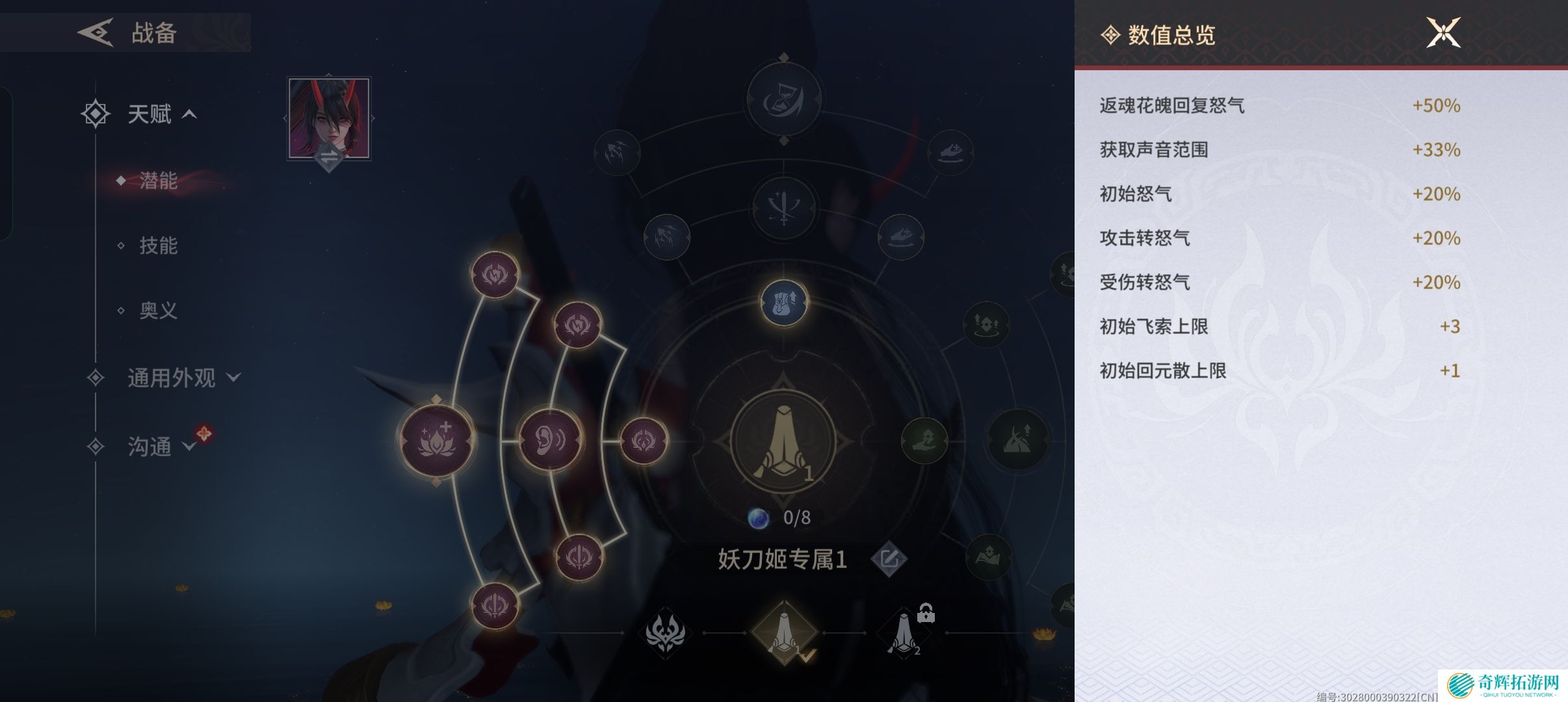The width and height of the screenshot is (1568, 702).
Task: Close the 数值总览 stats panel
Action: tap(1443, 32)
